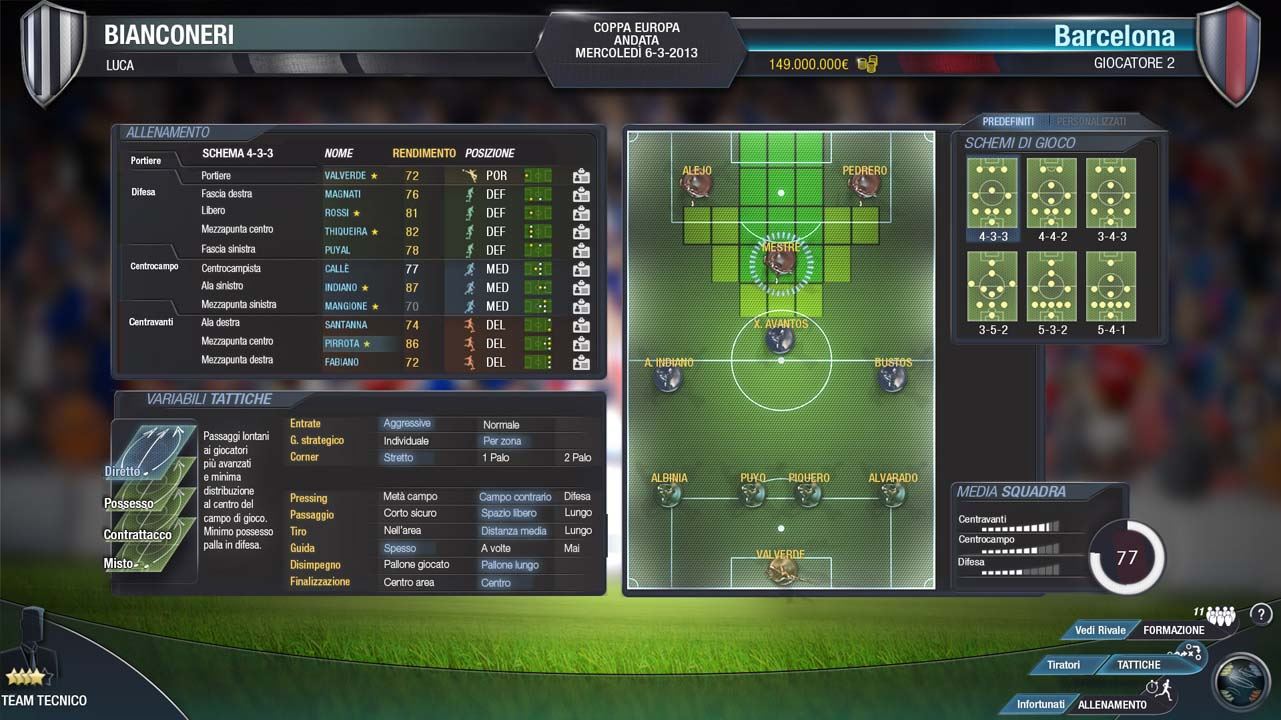1281x720 pixels.
Task: Set Entrate to Normale
Action: point(501,424)
